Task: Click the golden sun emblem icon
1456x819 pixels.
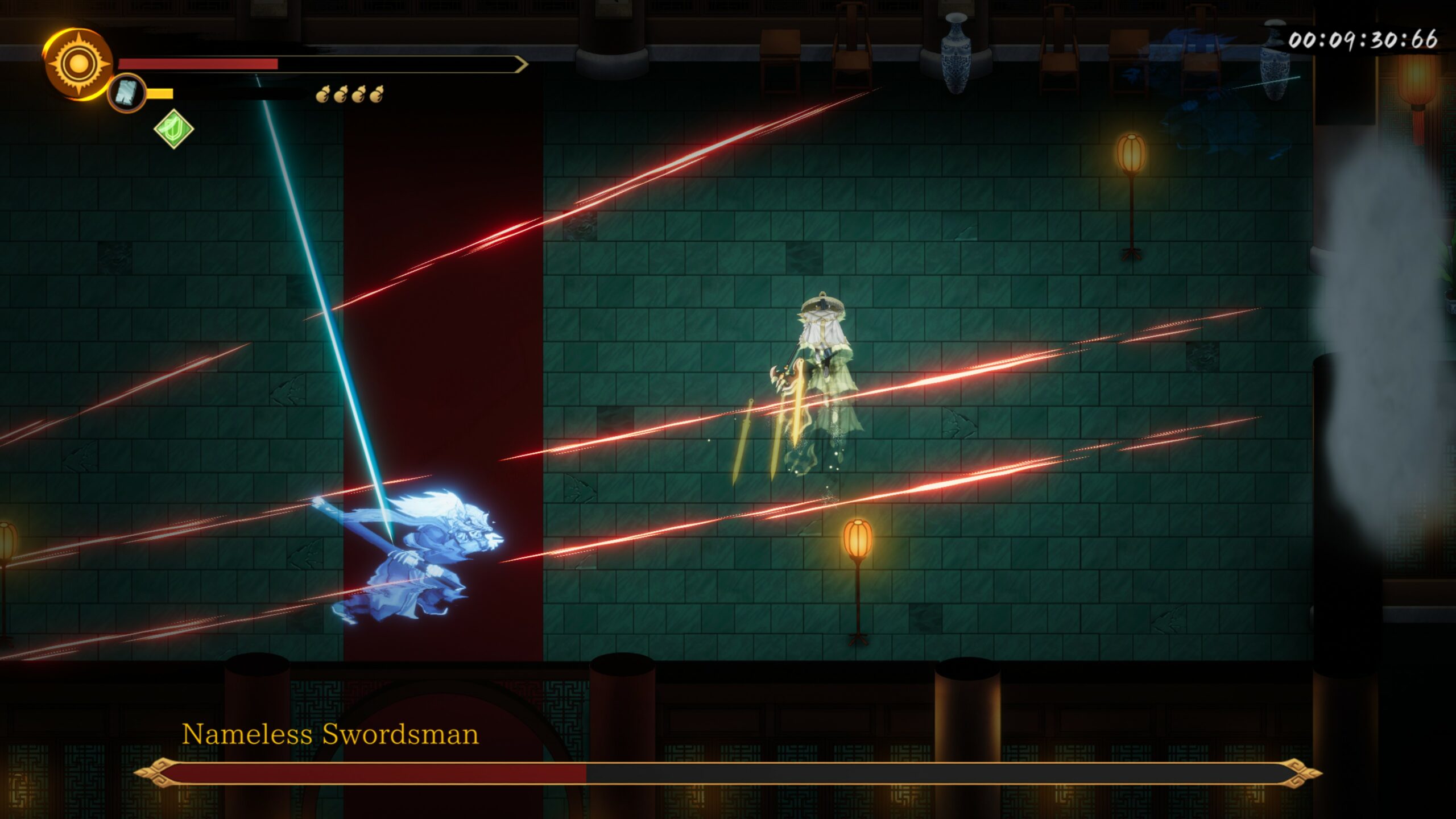Action: coord(78,64)
